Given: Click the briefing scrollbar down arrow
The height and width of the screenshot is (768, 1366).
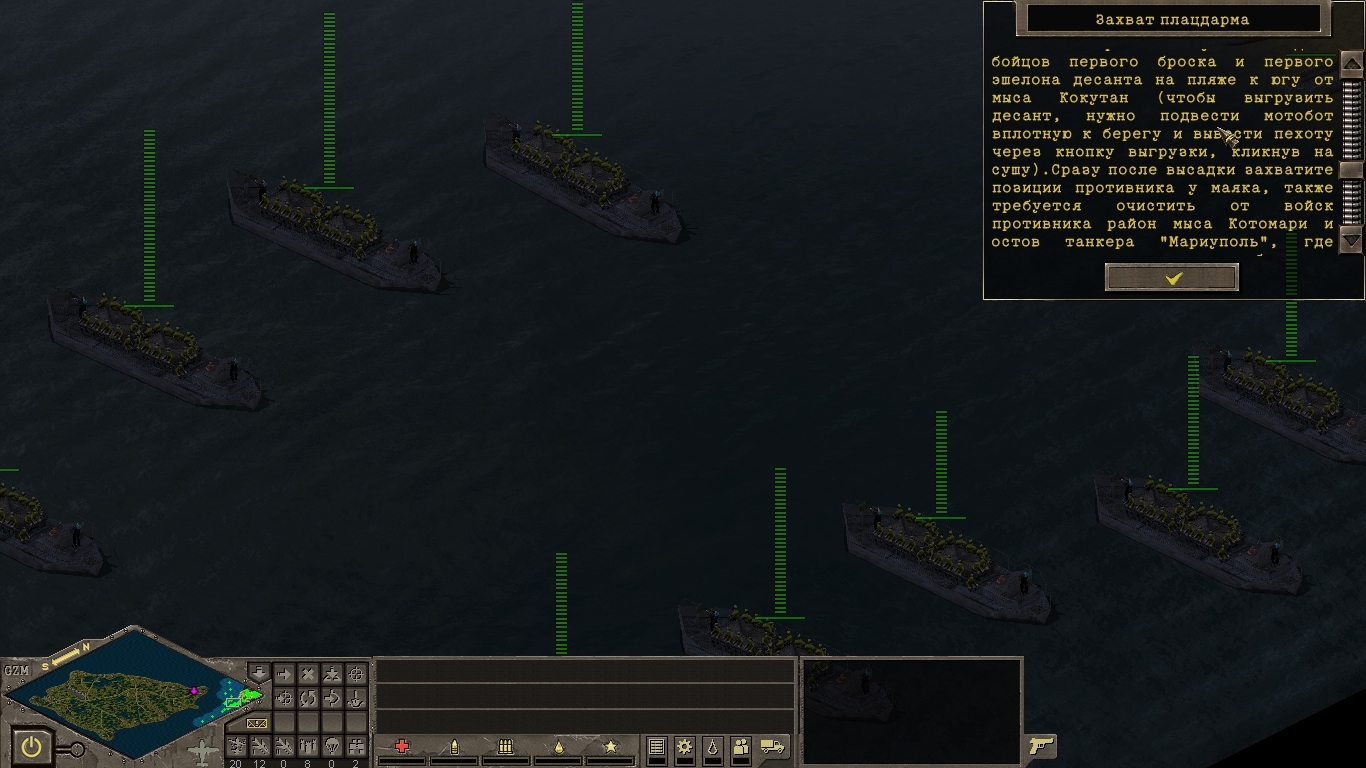Looking at the screenshot, I should pyautogui.click(x=1351, y=240).
